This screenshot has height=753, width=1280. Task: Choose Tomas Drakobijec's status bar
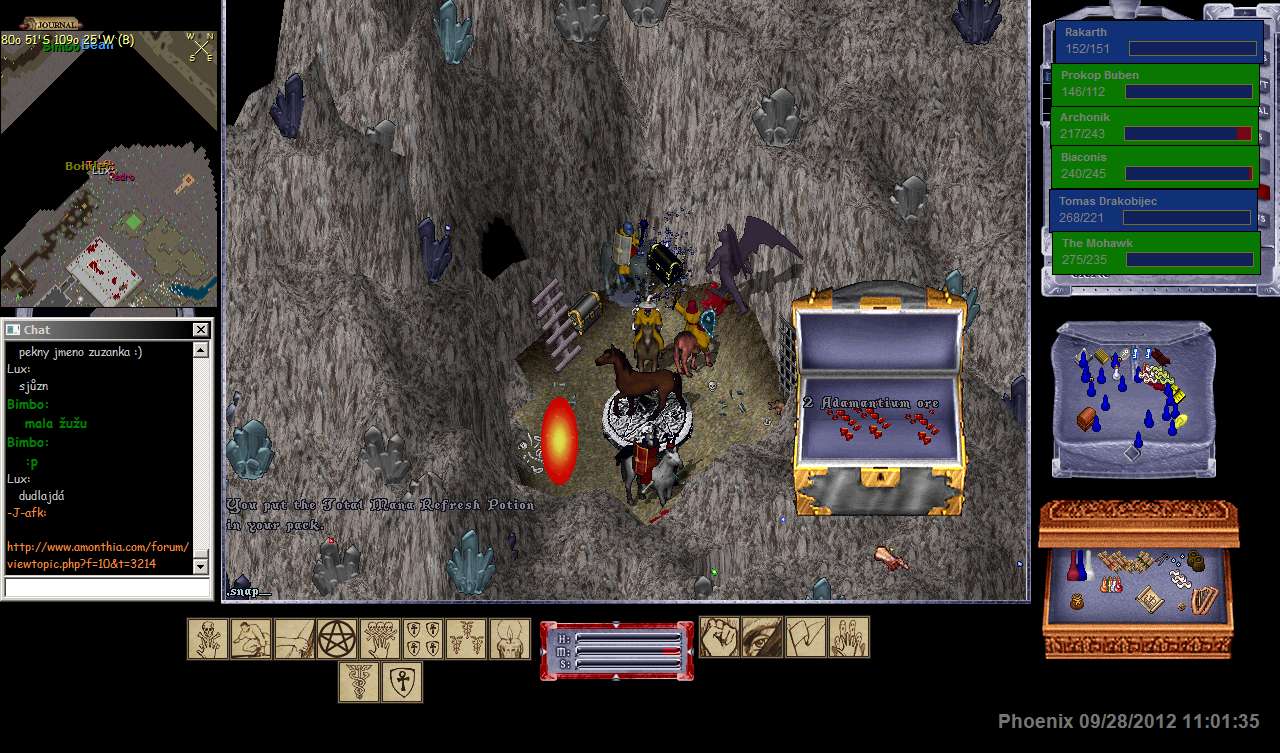tap(1155, 209)
